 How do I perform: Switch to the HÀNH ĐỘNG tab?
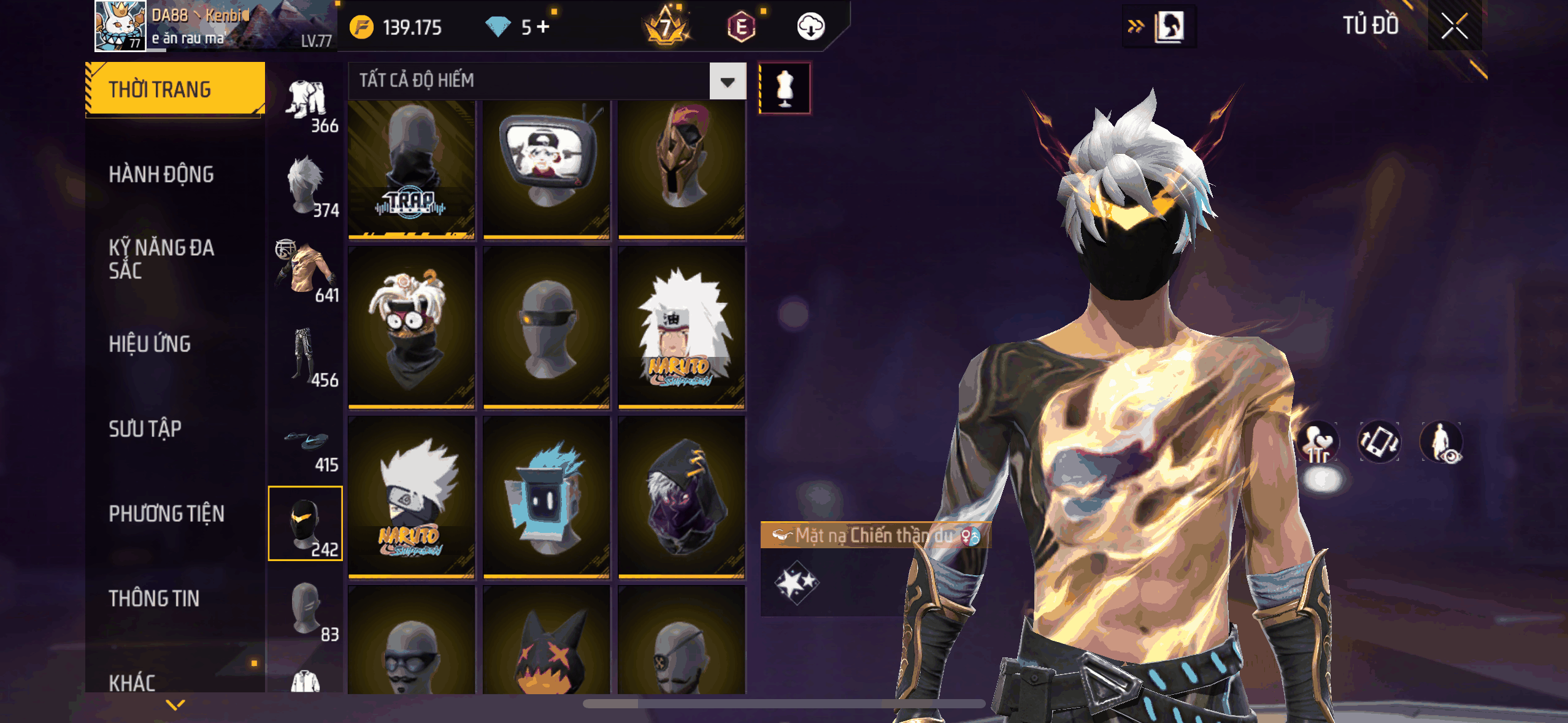pos(161,175)
